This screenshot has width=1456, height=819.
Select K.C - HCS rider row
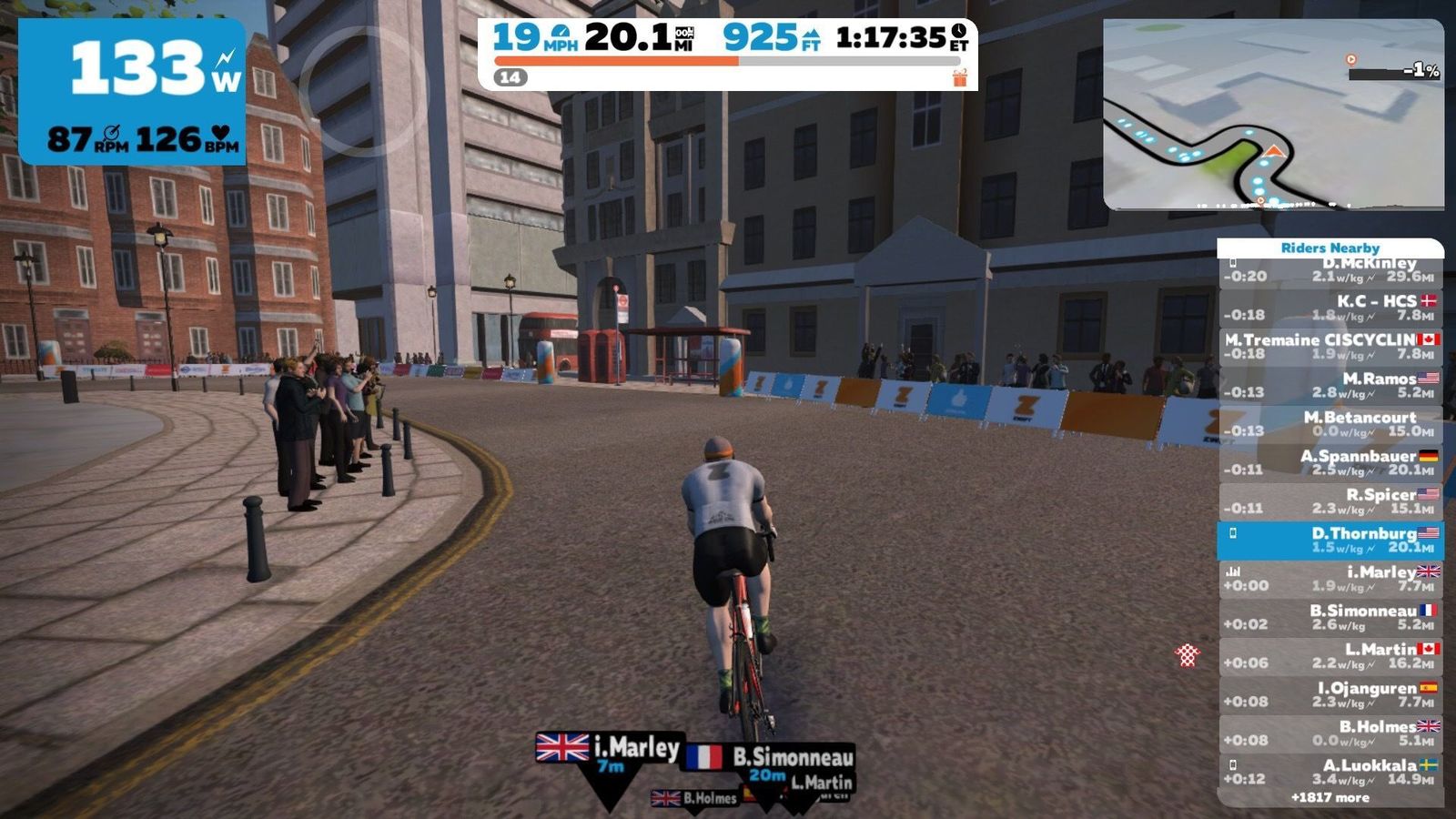[1330, 308]
